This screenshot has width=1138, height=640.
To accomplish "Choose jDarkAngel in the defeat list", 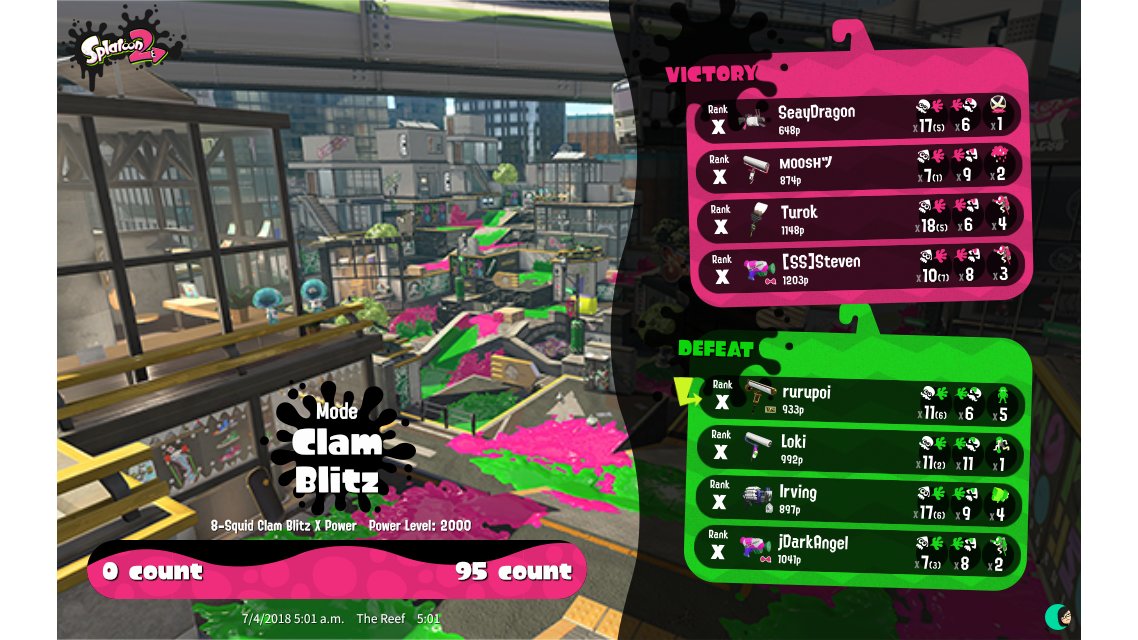I will coord(858,549).
